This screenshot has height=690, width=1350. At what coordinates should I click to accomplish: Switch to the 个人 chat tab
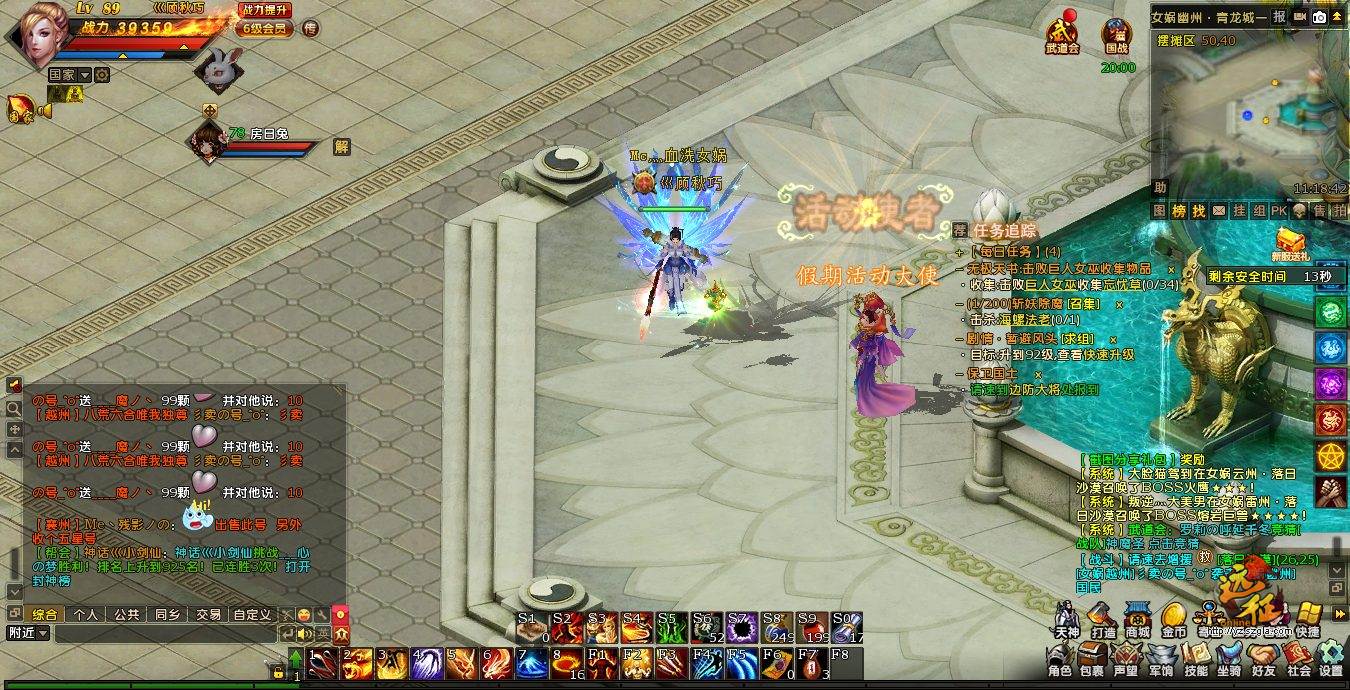tap(86, 614)
